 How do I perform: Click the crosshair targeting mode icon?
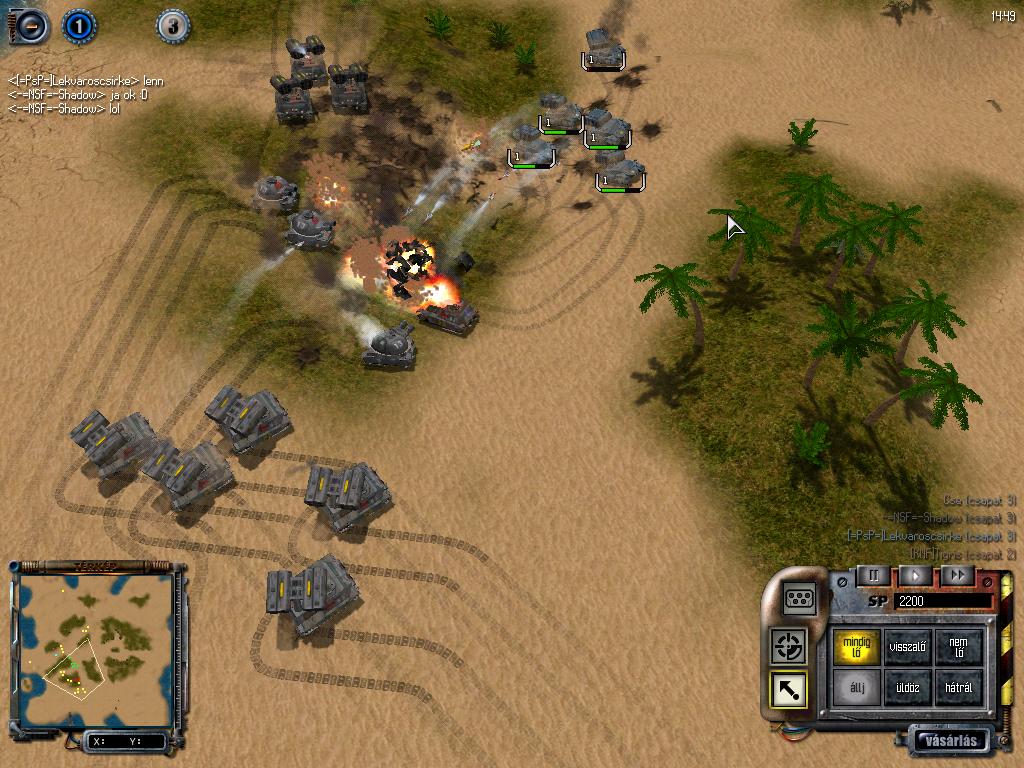(x=789, y=646)
